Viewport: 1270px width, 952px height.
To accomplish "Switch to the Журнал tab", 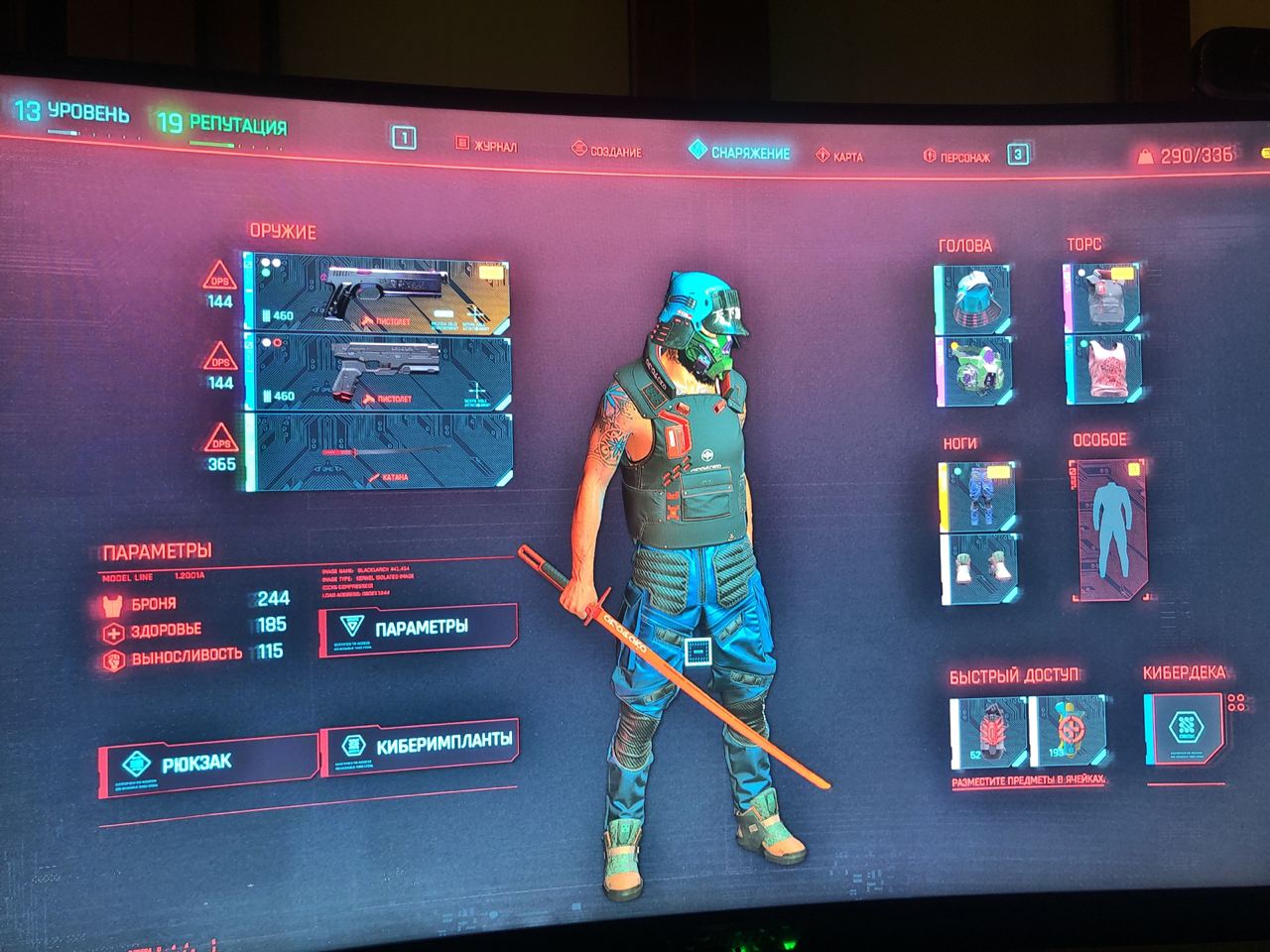I will click(x=486, y=147).
